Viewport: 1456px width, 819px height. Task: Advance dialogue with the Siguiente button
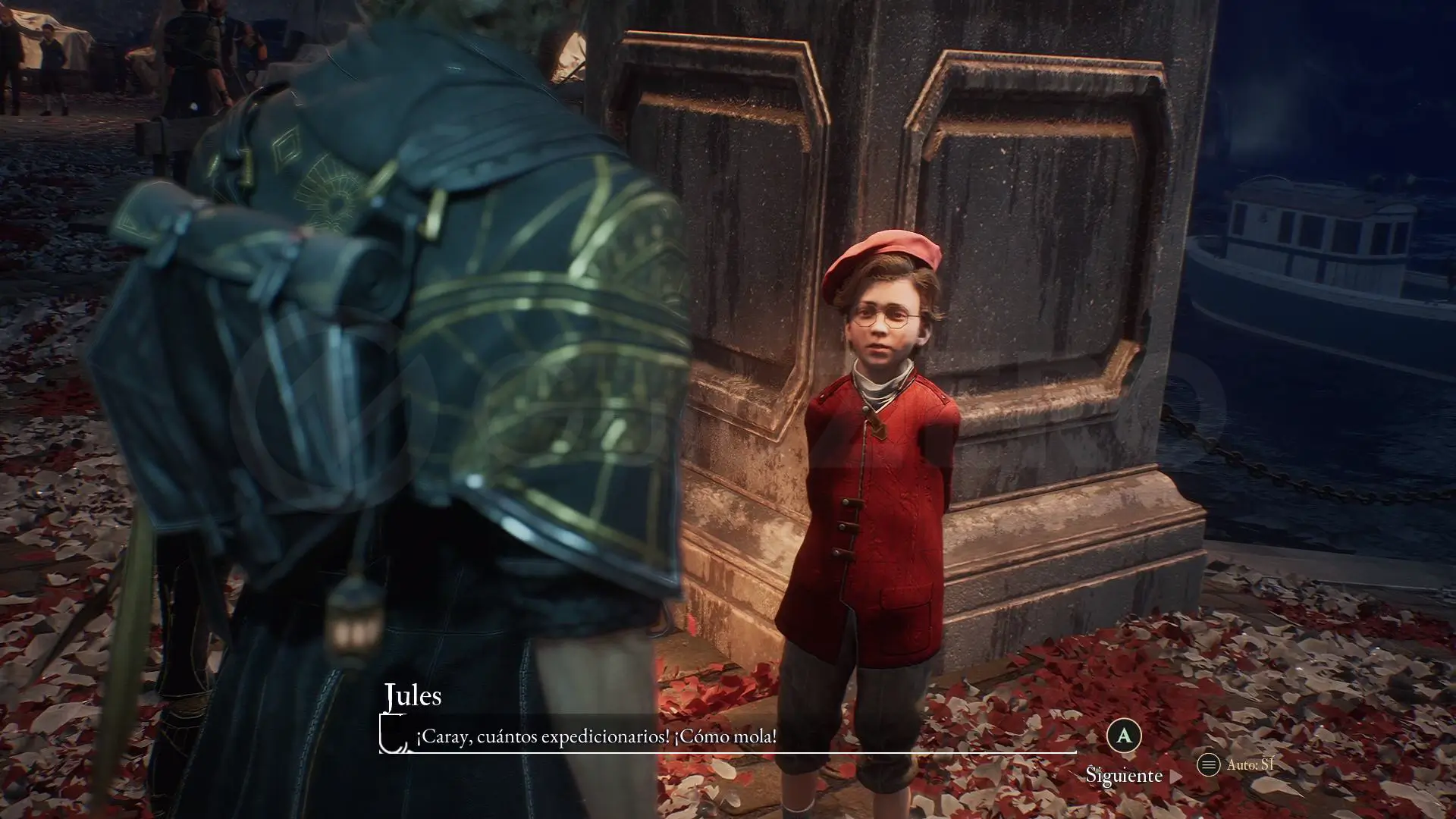1124,774
